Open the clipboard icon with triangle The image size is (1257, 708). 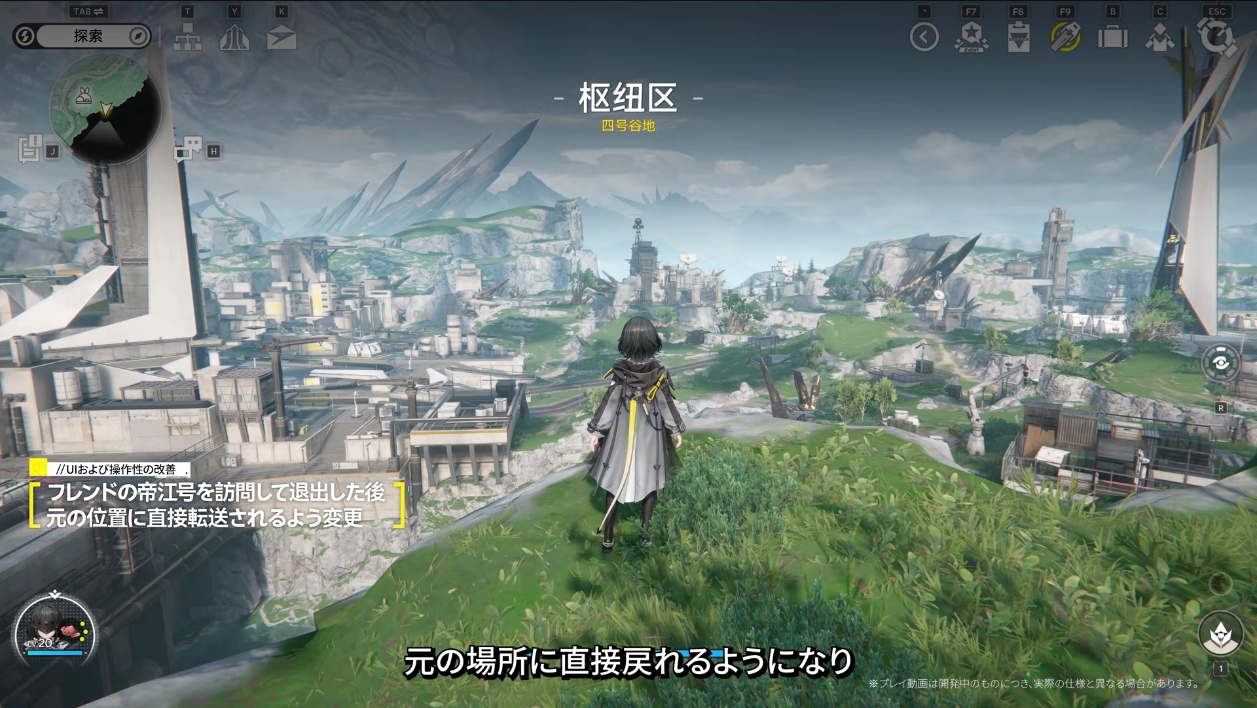1018,38
